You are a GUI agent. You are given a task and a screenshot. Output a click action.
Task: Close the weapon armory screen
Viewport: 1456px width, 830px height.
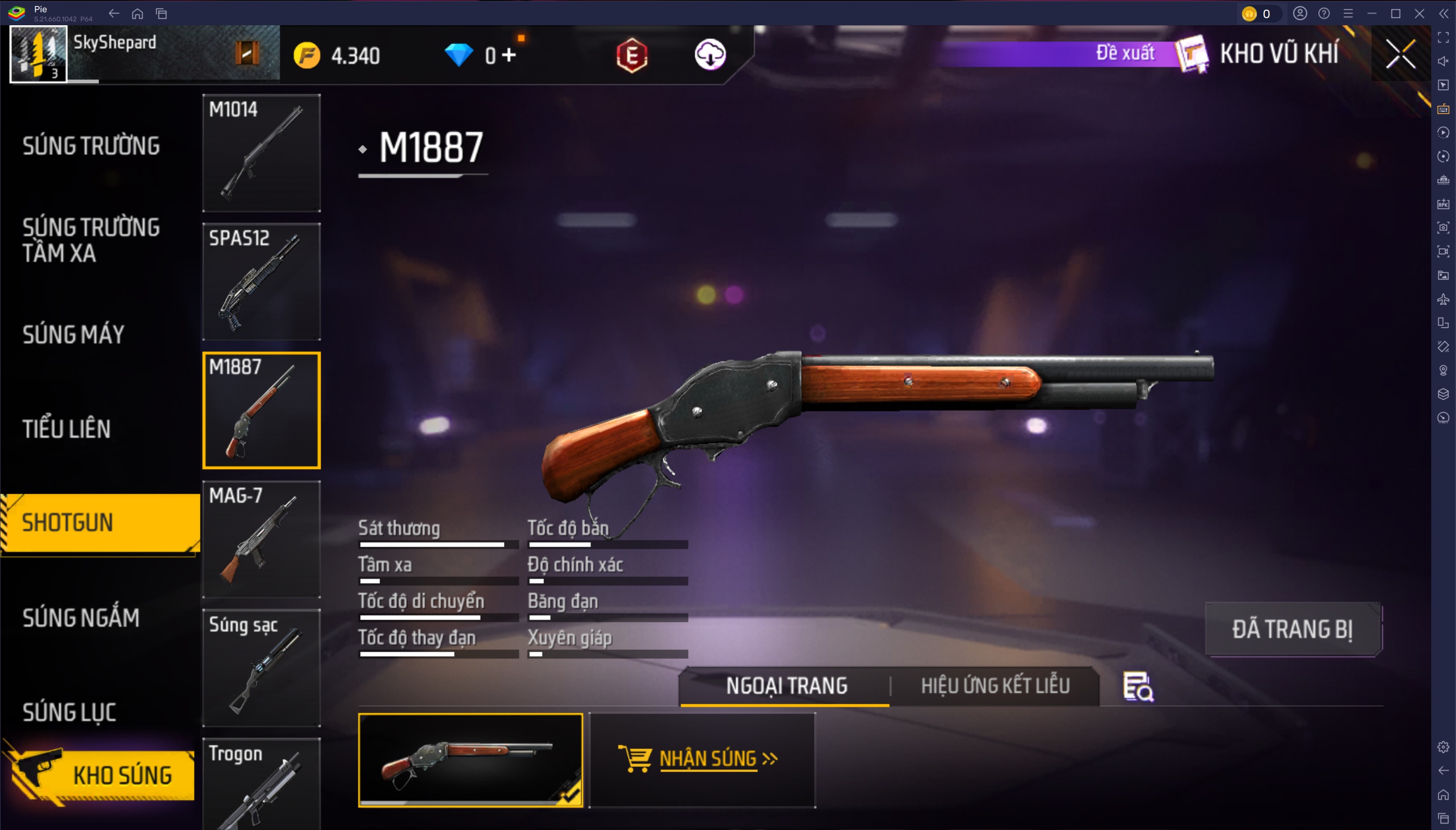pyautogui.click(x=1401, y=54)
